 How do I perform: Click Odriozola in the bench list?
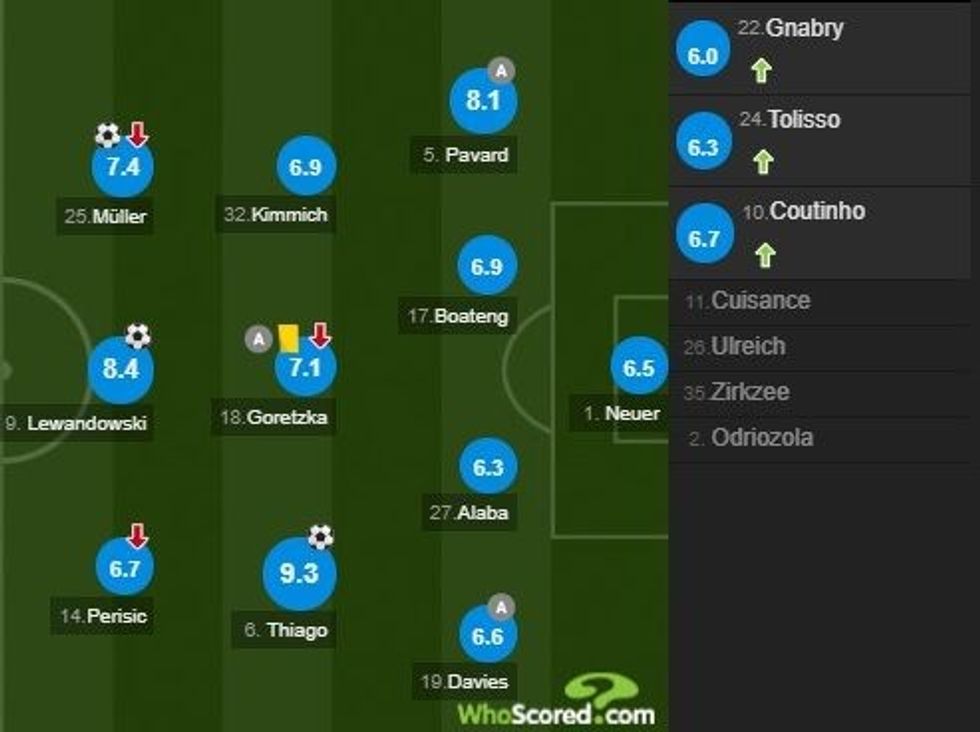coord(761,438)
